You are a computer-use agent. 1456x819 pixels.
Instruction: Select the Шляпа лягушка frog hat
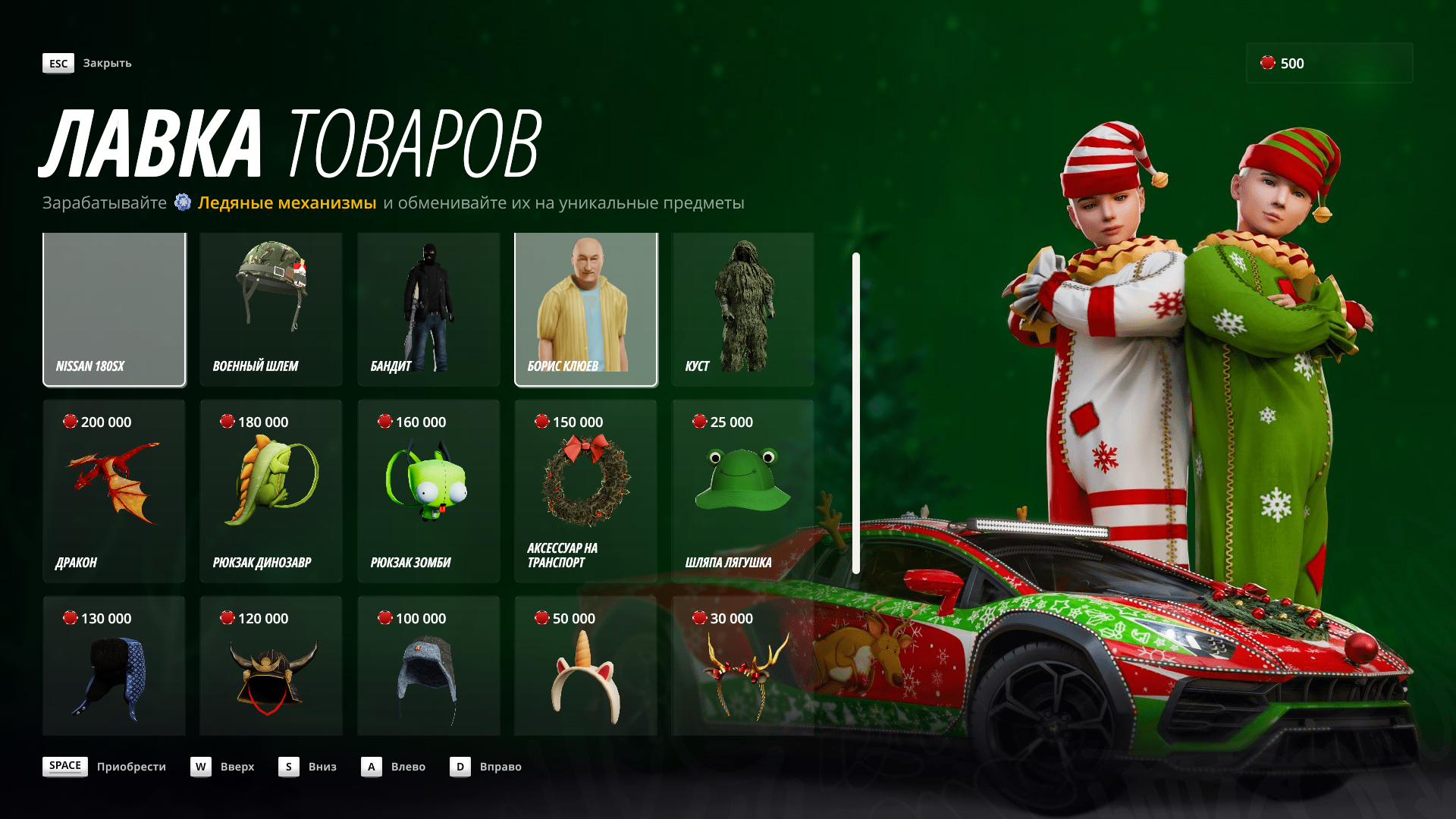tap(742, 491)
